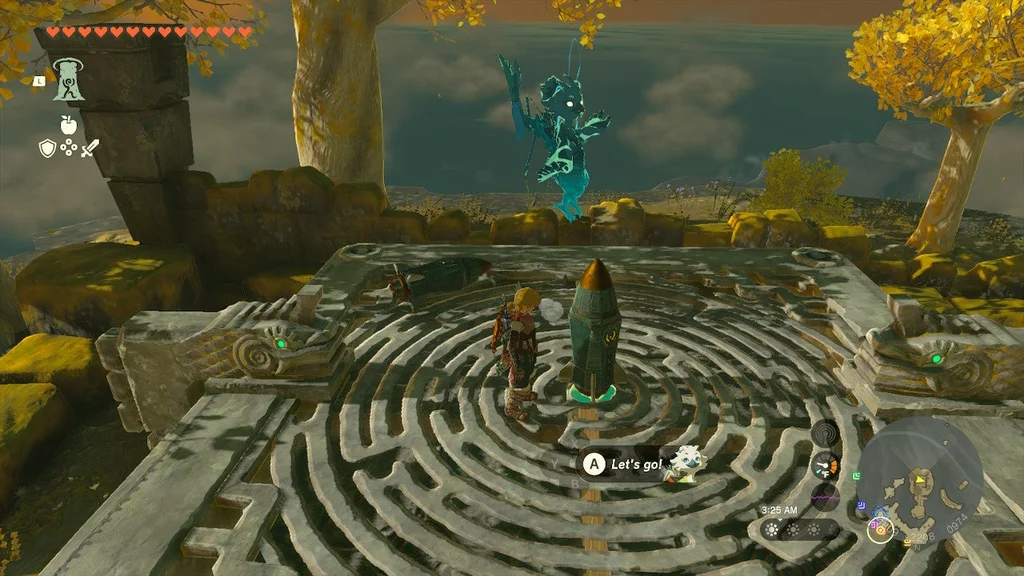Click the Sheikah sensor signal icon
Screen dimensions: 1024x576
[825, 433]
